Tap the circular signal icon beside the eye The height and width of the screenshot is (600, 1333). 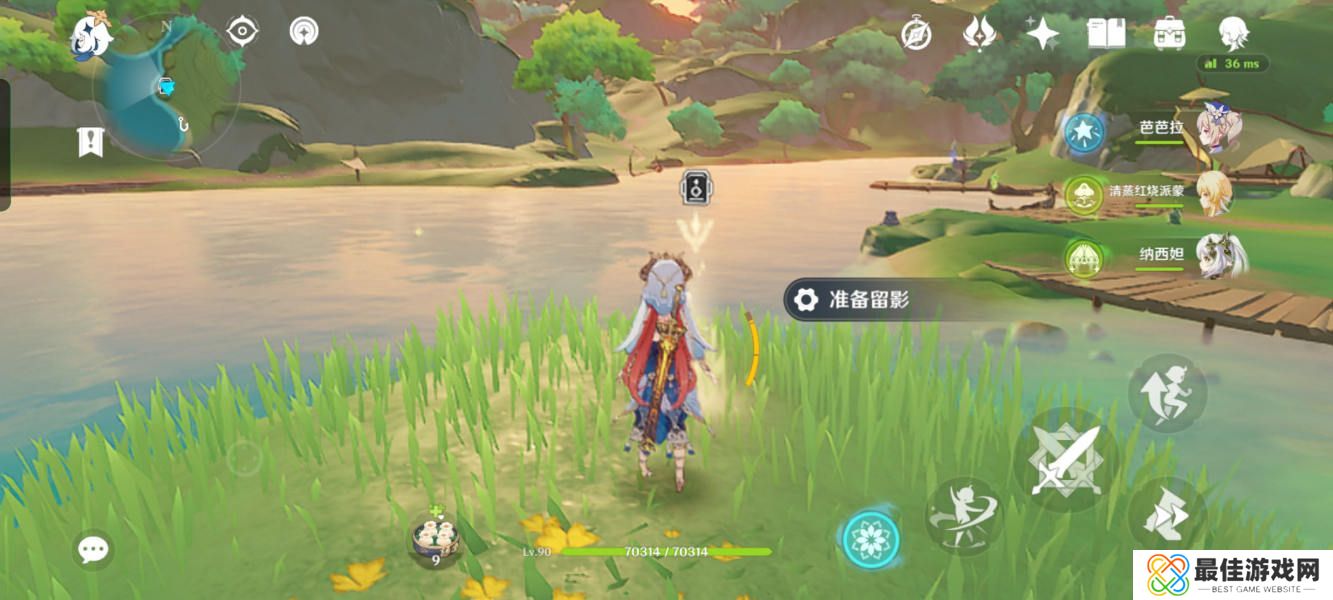tap(304, 32)
